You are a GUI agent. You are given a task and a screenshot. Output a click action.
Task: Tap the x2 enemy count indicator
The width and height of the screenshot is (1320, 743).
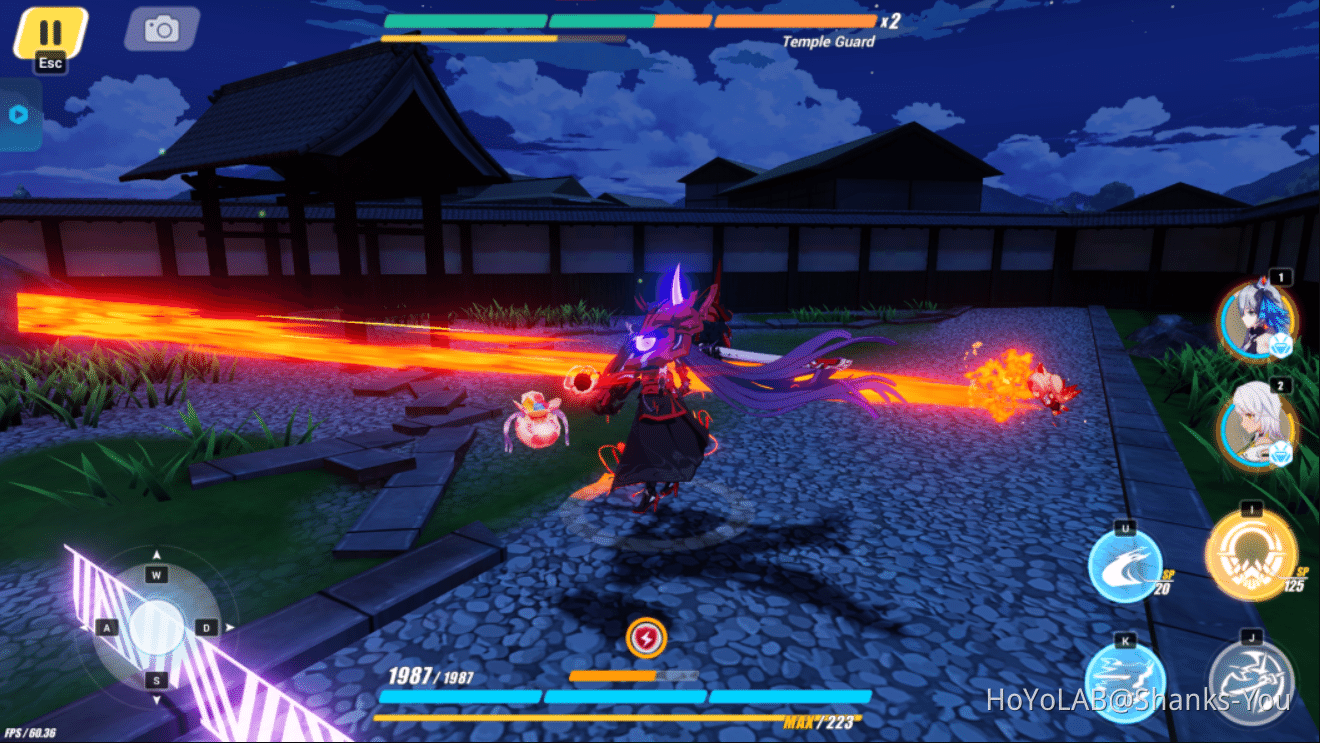pos(890,23)
